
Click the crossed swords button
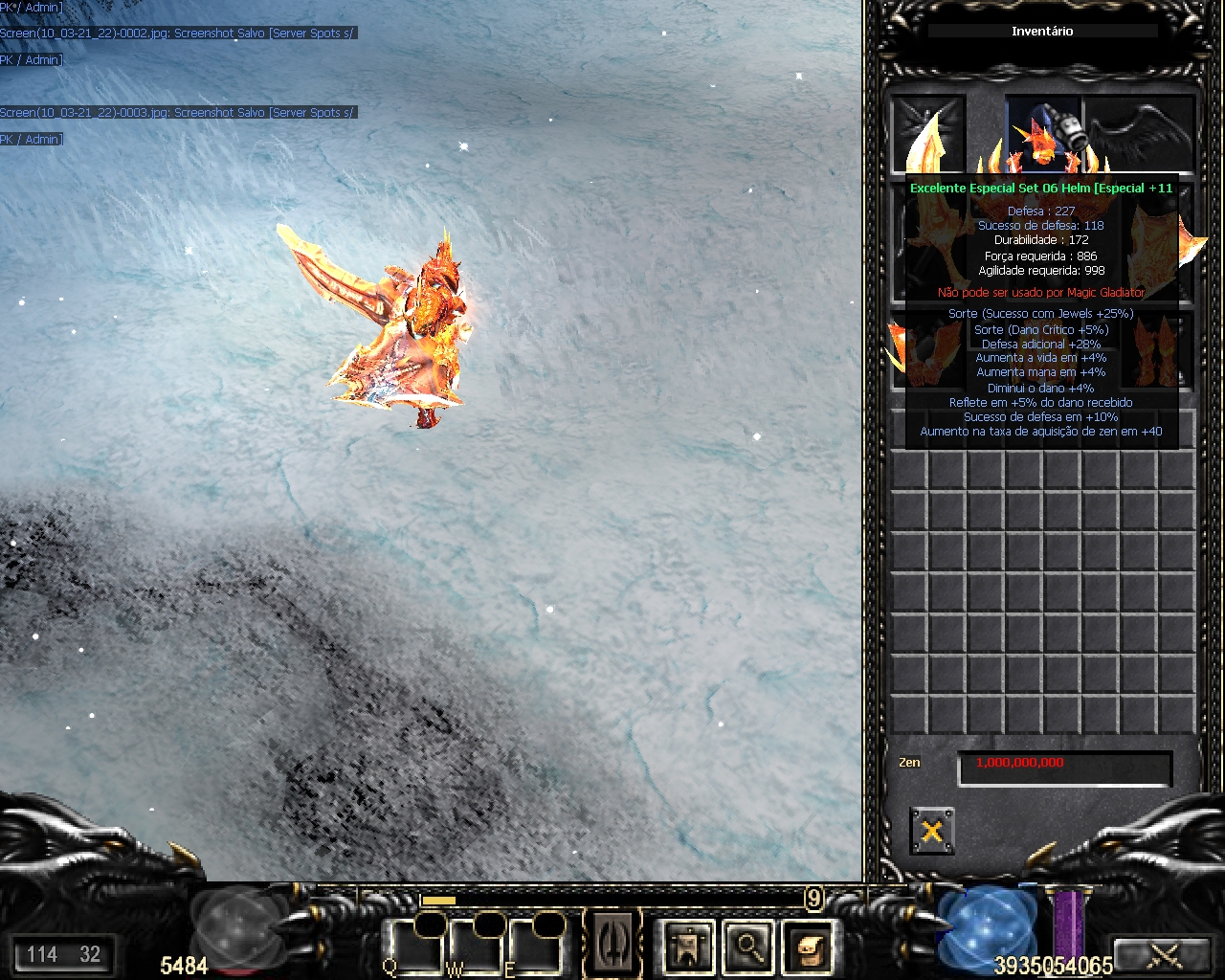pyautogui.click(x=1164, y=954)
